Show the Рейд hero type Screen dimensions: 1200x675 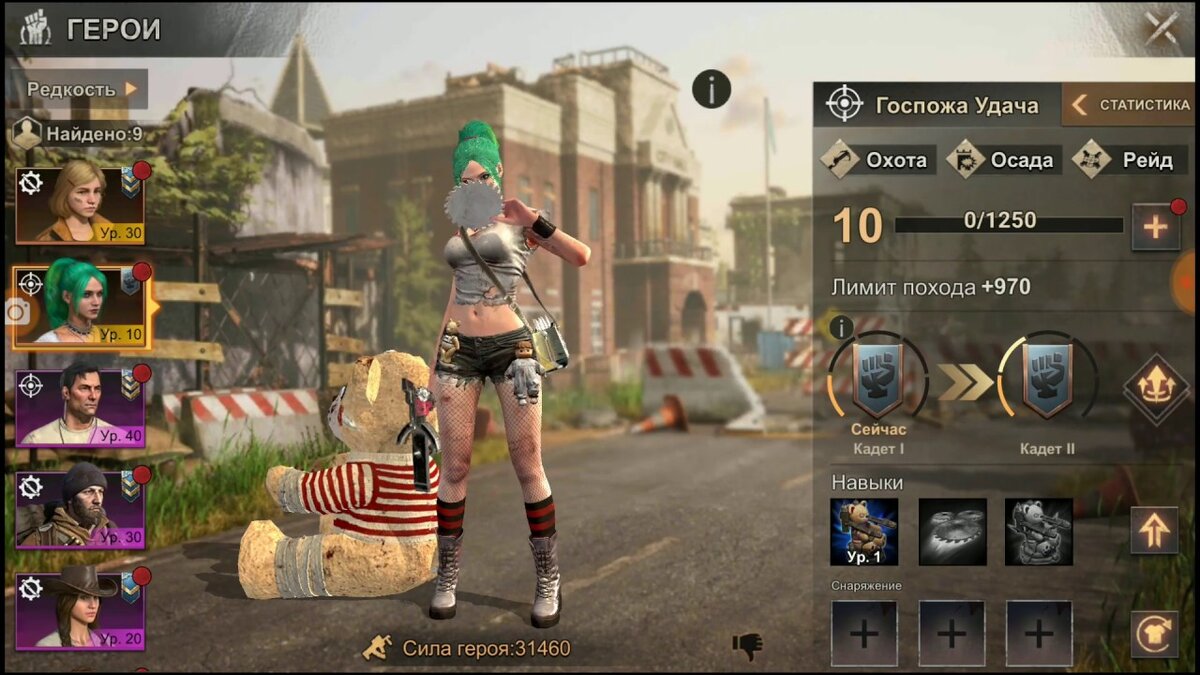[x=1129, y=160]
